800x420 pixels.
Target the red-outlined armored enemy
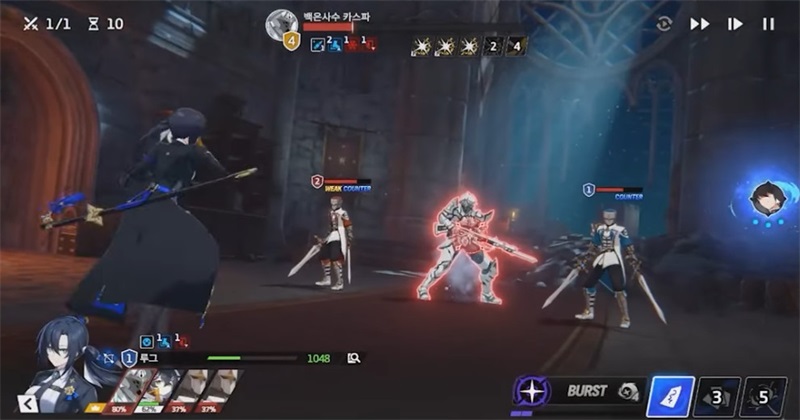pos(463,248)
